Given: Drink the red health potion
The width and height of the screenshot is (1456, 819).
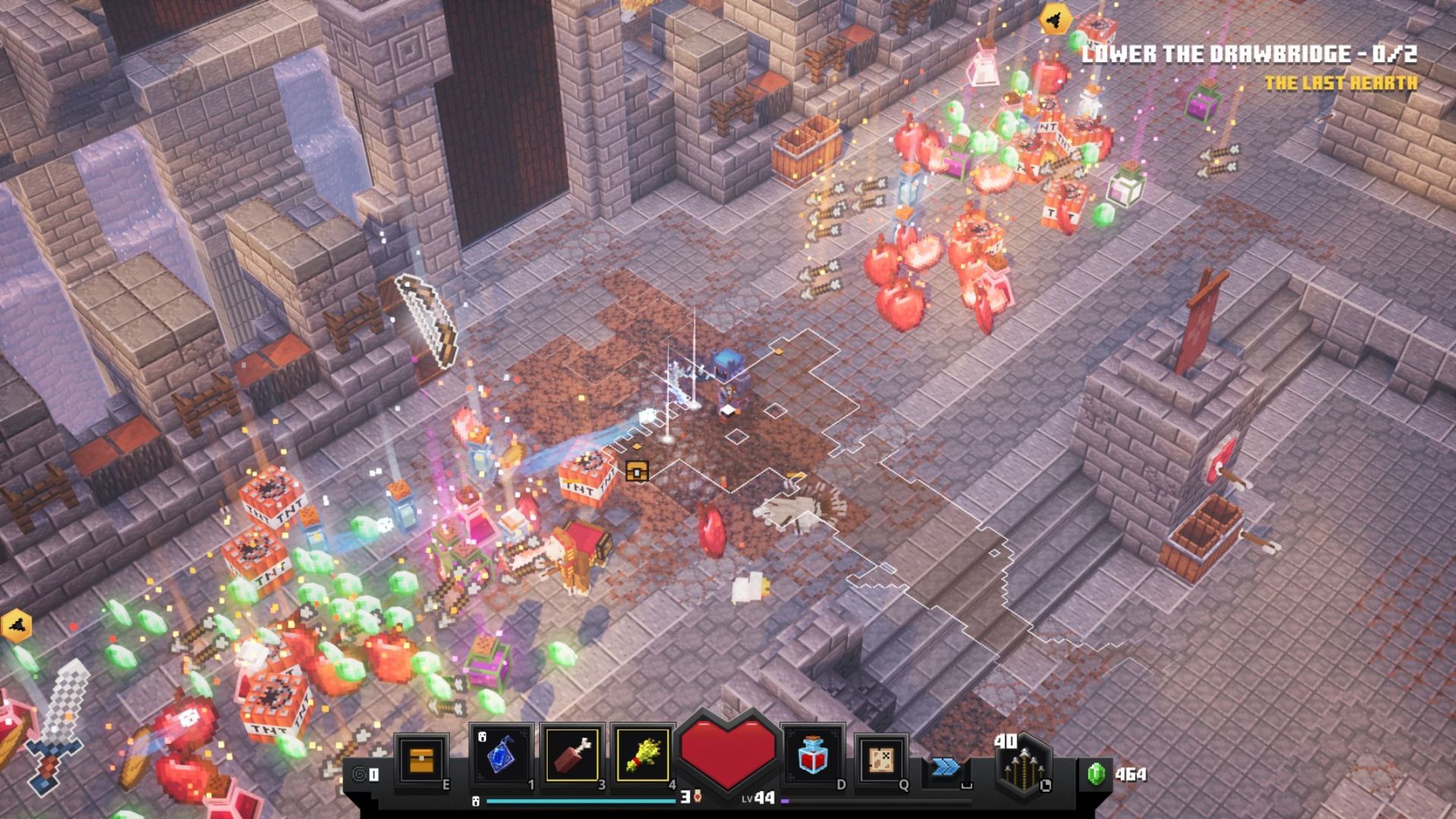Looking at the screenshot, I should click(812, 756).
